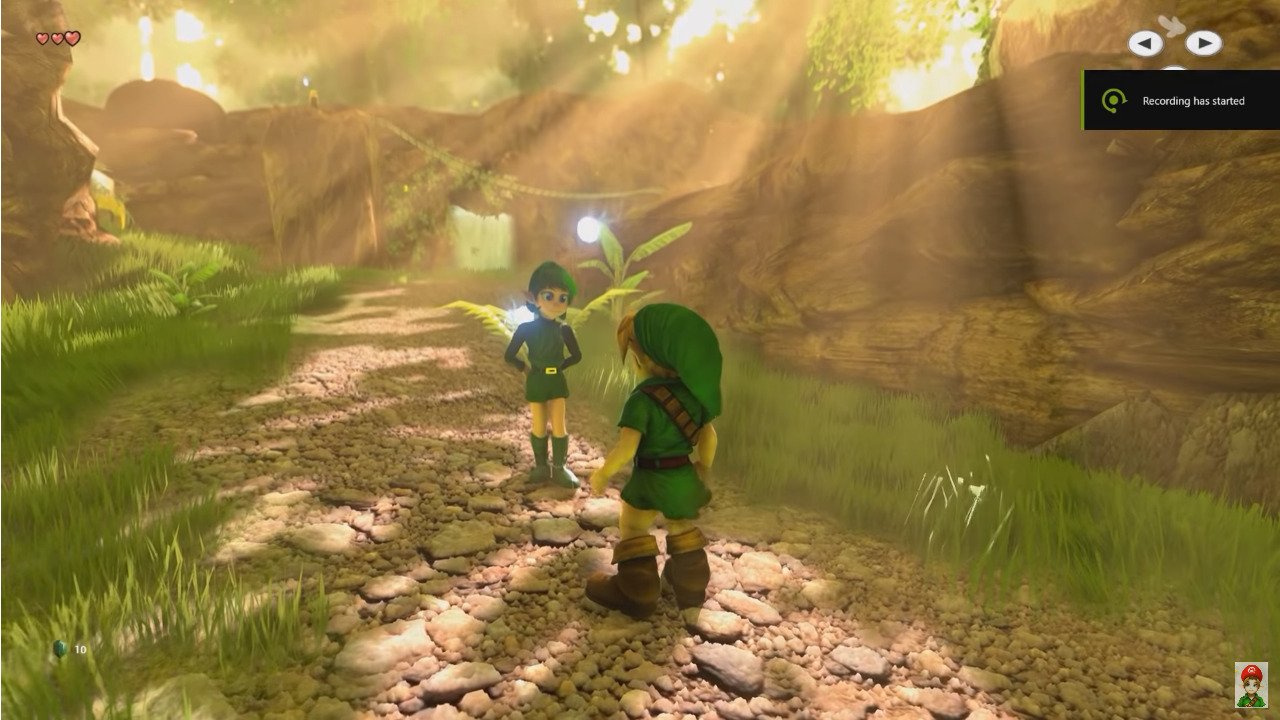Click the right navigation arrow button
Screen dimensions: 1280x720
pos(1206,43)
